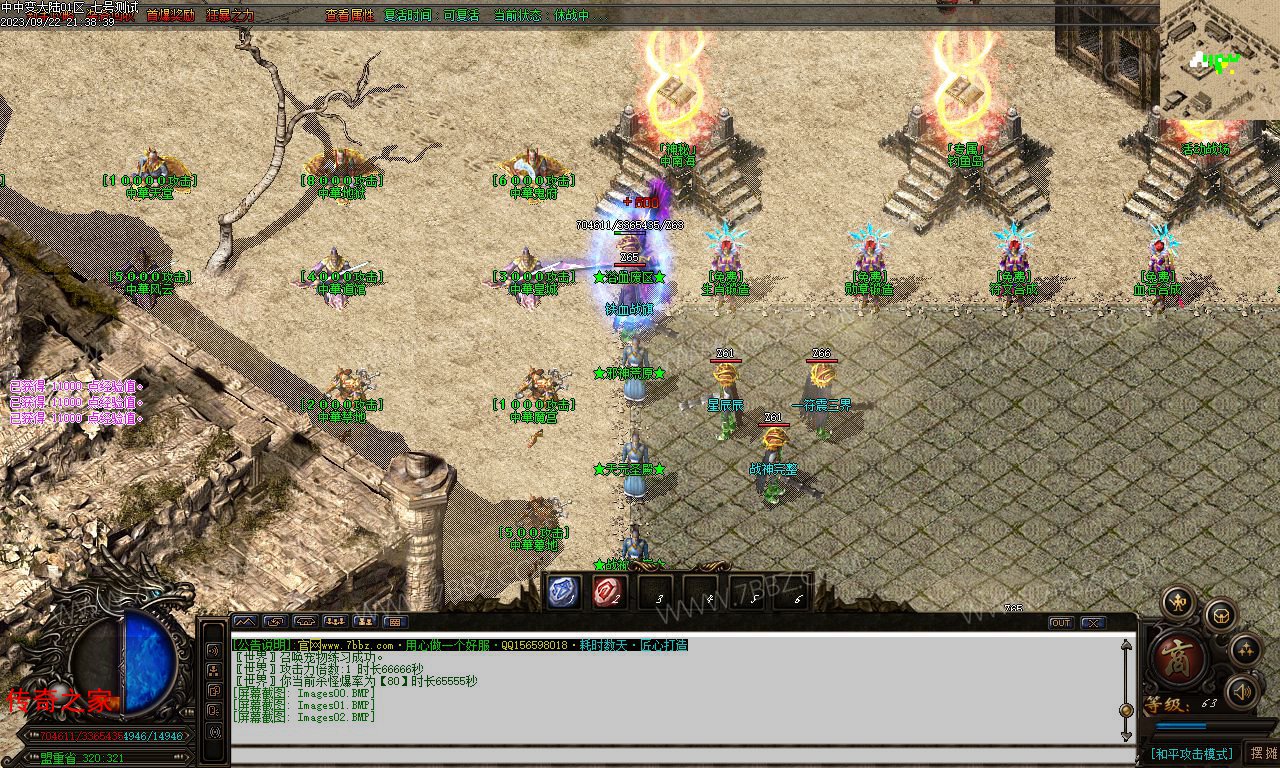1280x768 pixels.
Task: Click the chat scrollbar's round handle
Action: pyautogui.click(x=1126, y=710)
